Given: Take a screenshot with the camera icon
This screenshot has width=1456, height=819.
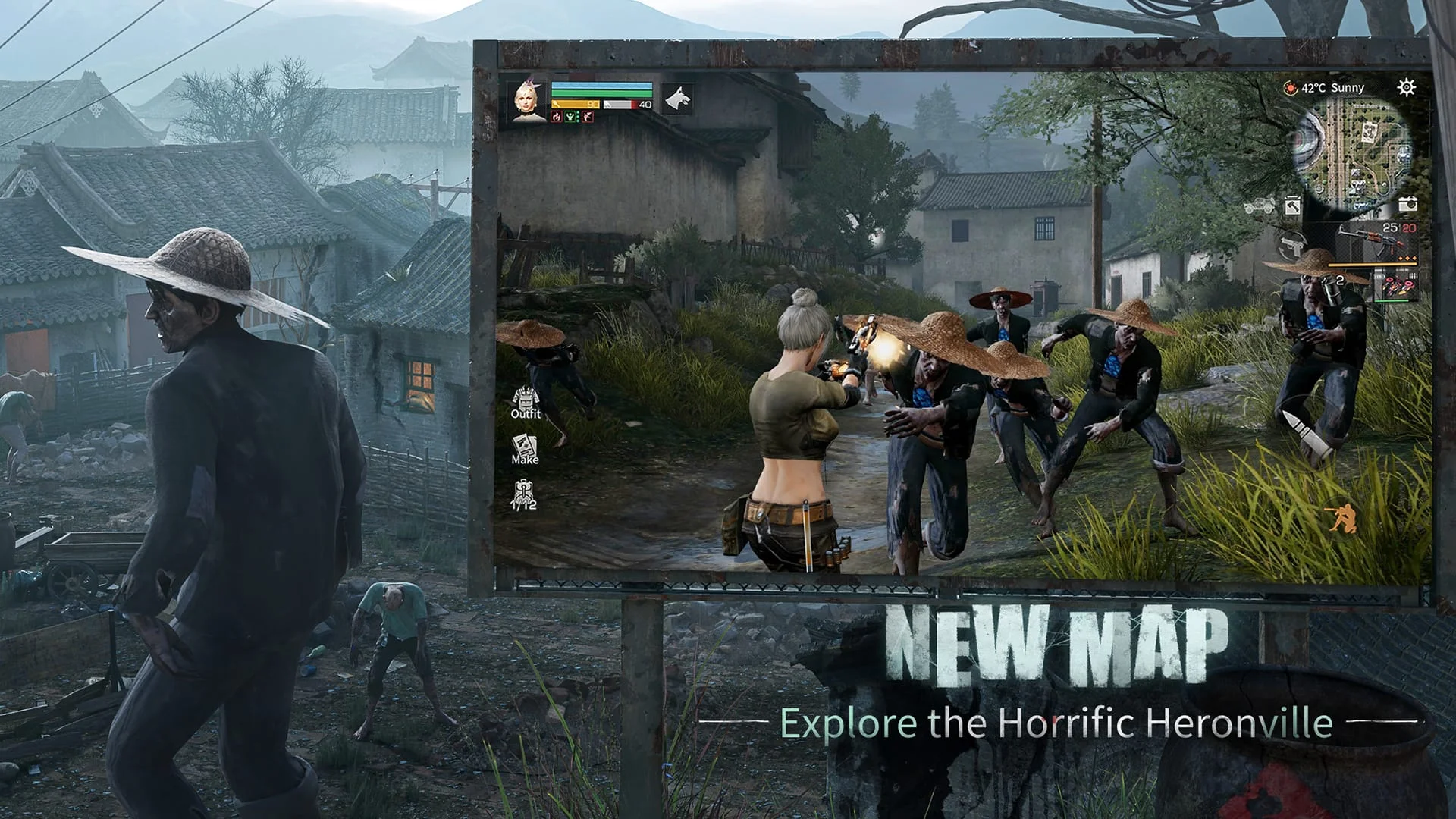Looking at the screenshot, I should (x=1408, y=204).
